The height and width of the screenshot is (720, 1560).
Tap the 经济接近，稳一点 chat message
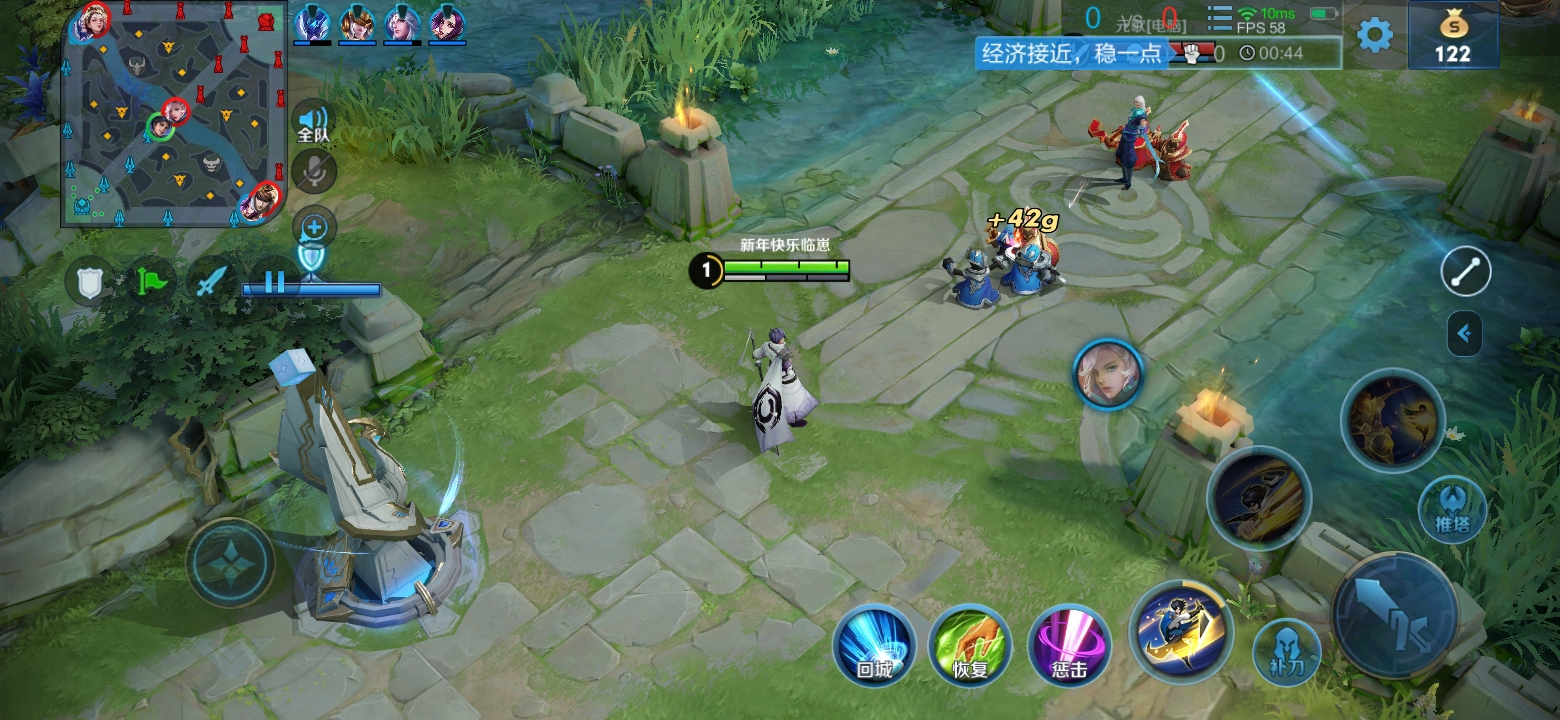coord(1071,53)
